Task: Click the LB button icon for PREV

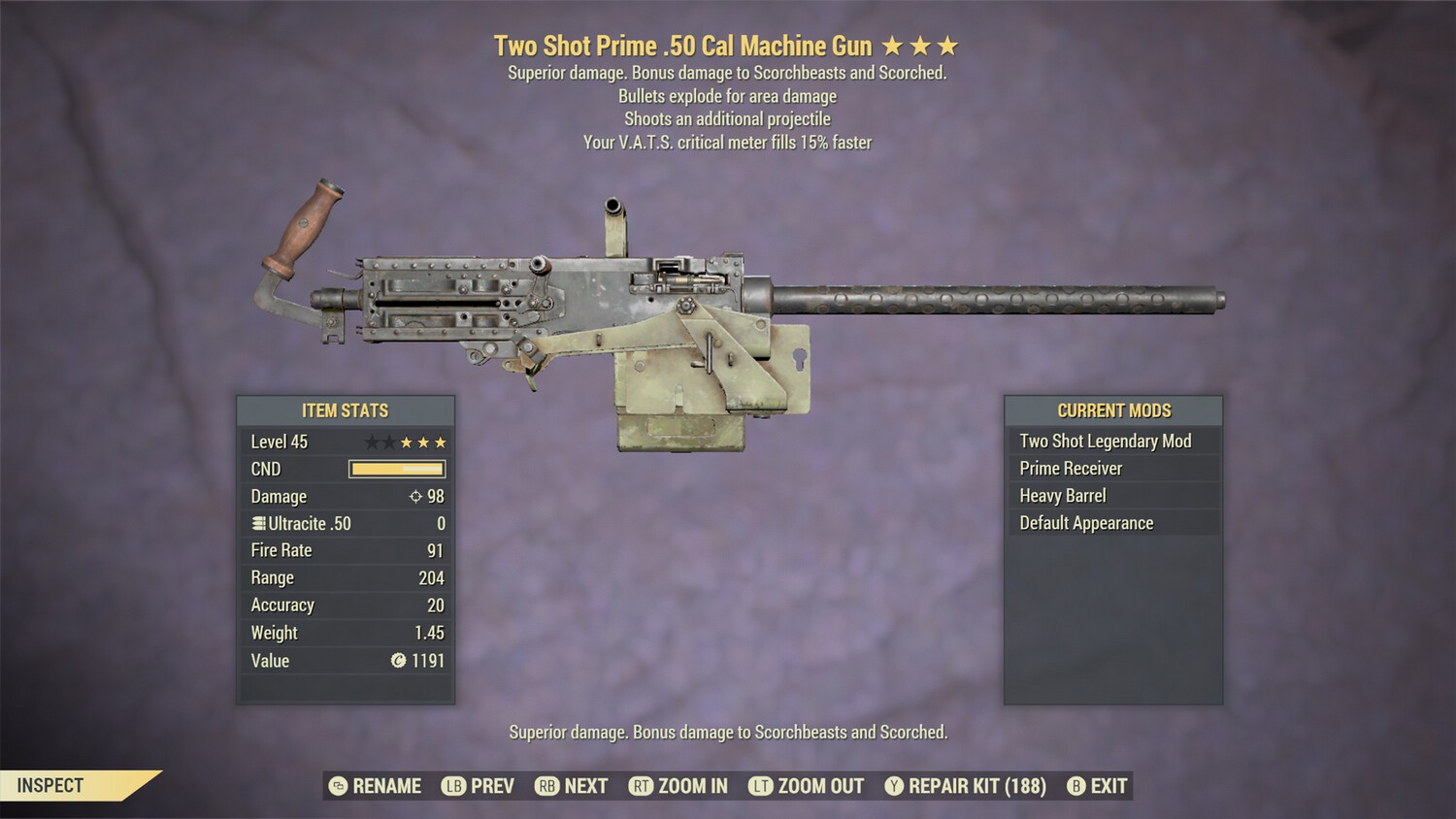Action: 452,786
